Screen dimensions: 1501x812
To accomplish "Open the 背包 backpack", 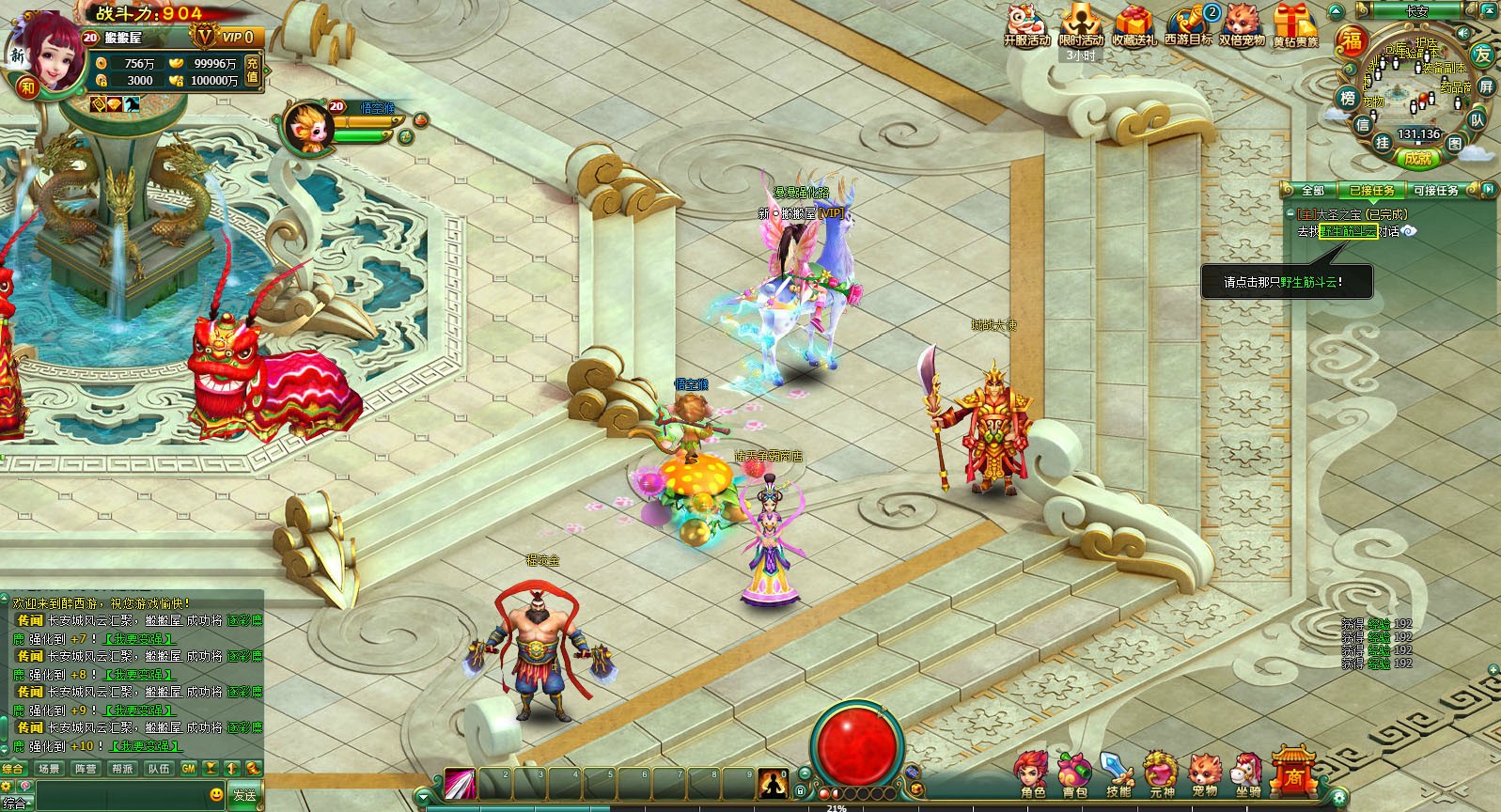I will 1075,775.
